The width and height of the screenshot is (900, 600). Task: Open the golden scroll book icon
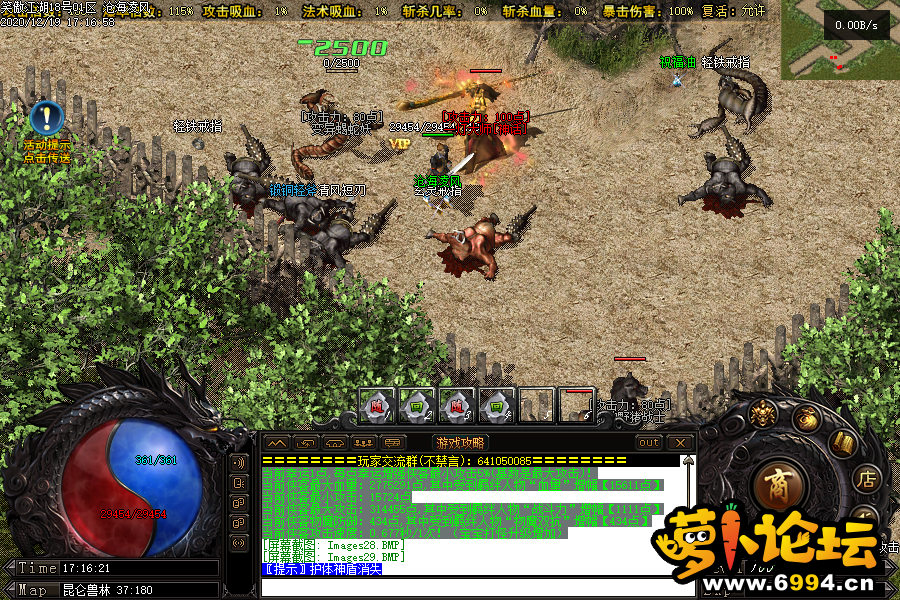point(843,443)
